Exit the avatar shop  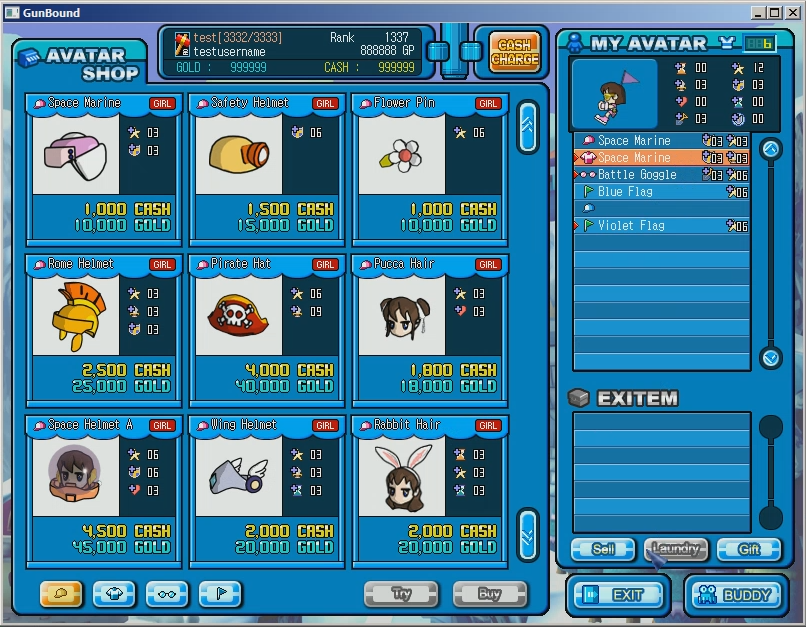pos(618,595)
